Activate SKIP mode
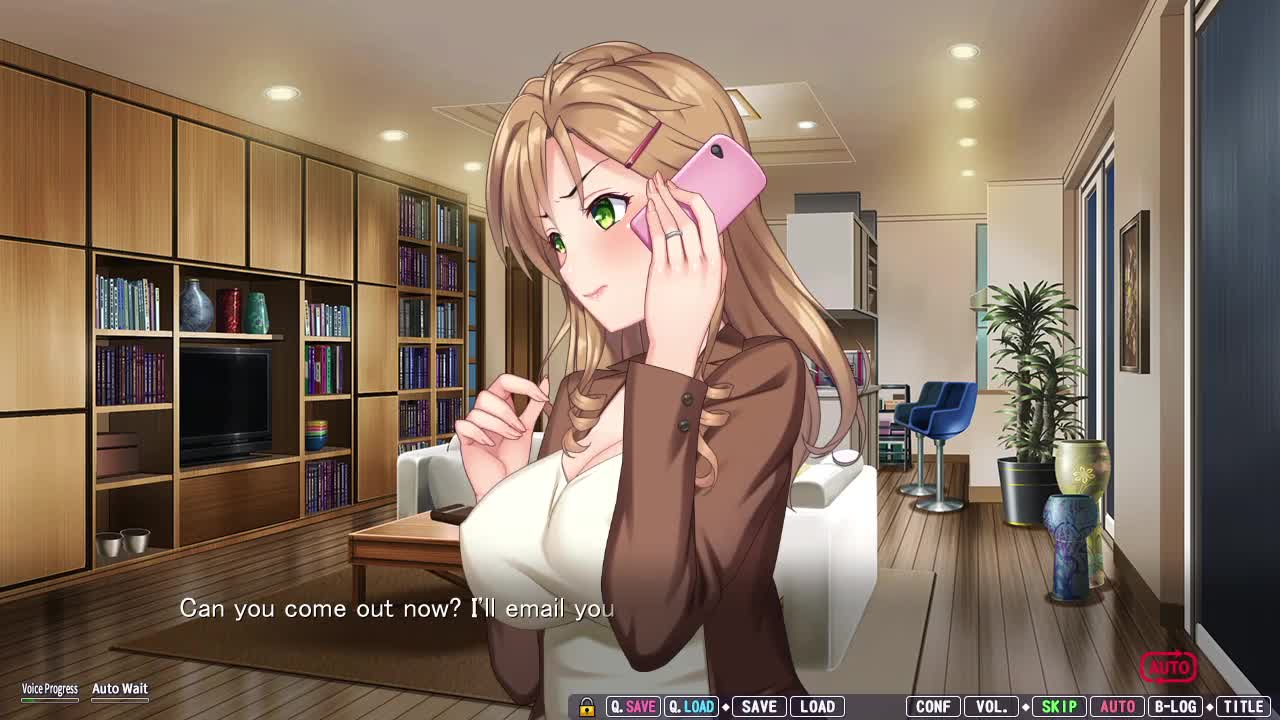This screenshot has height=720, width=1280. pyautogui.click(x=1059, y=707)
